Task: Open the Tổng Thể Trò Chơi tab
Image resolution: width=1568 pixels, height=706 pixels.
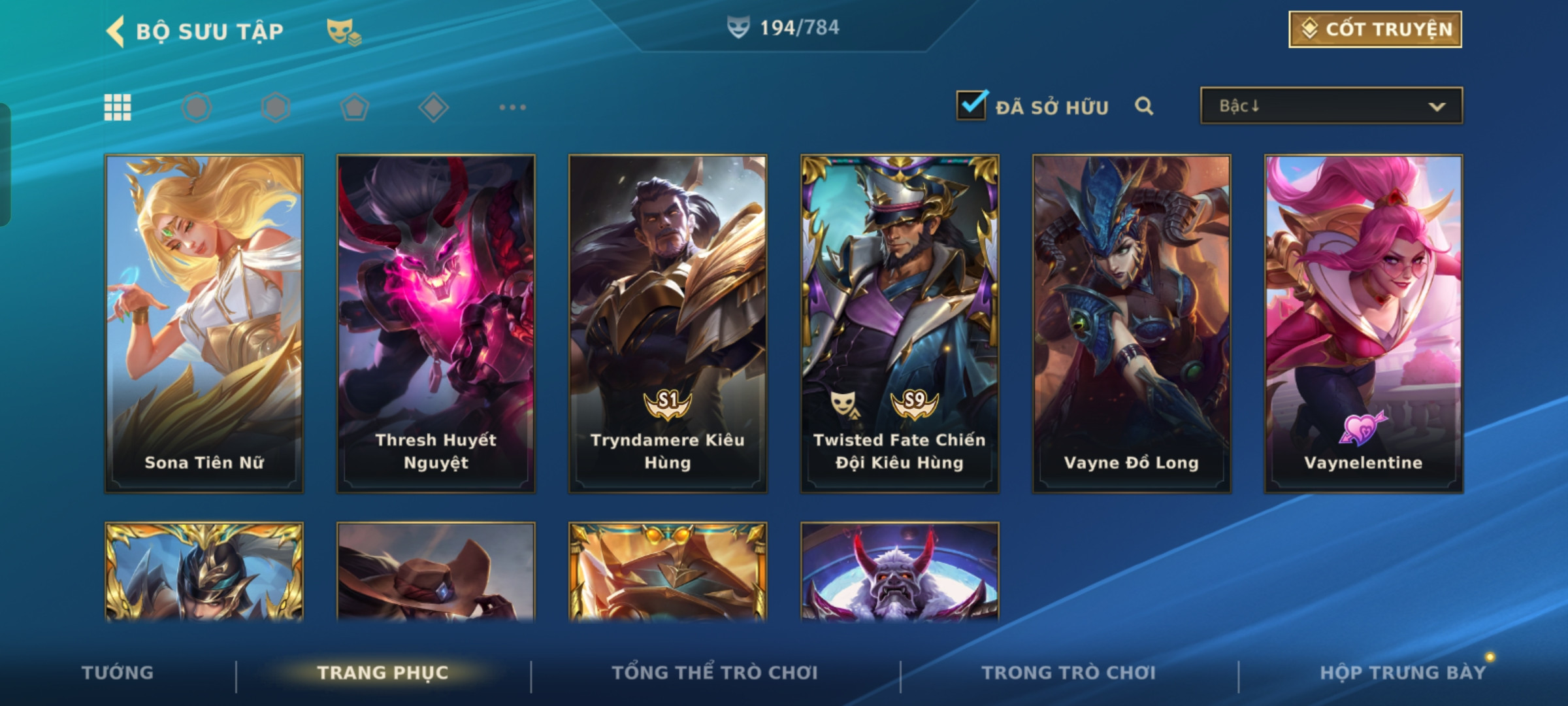Action: 715,672
